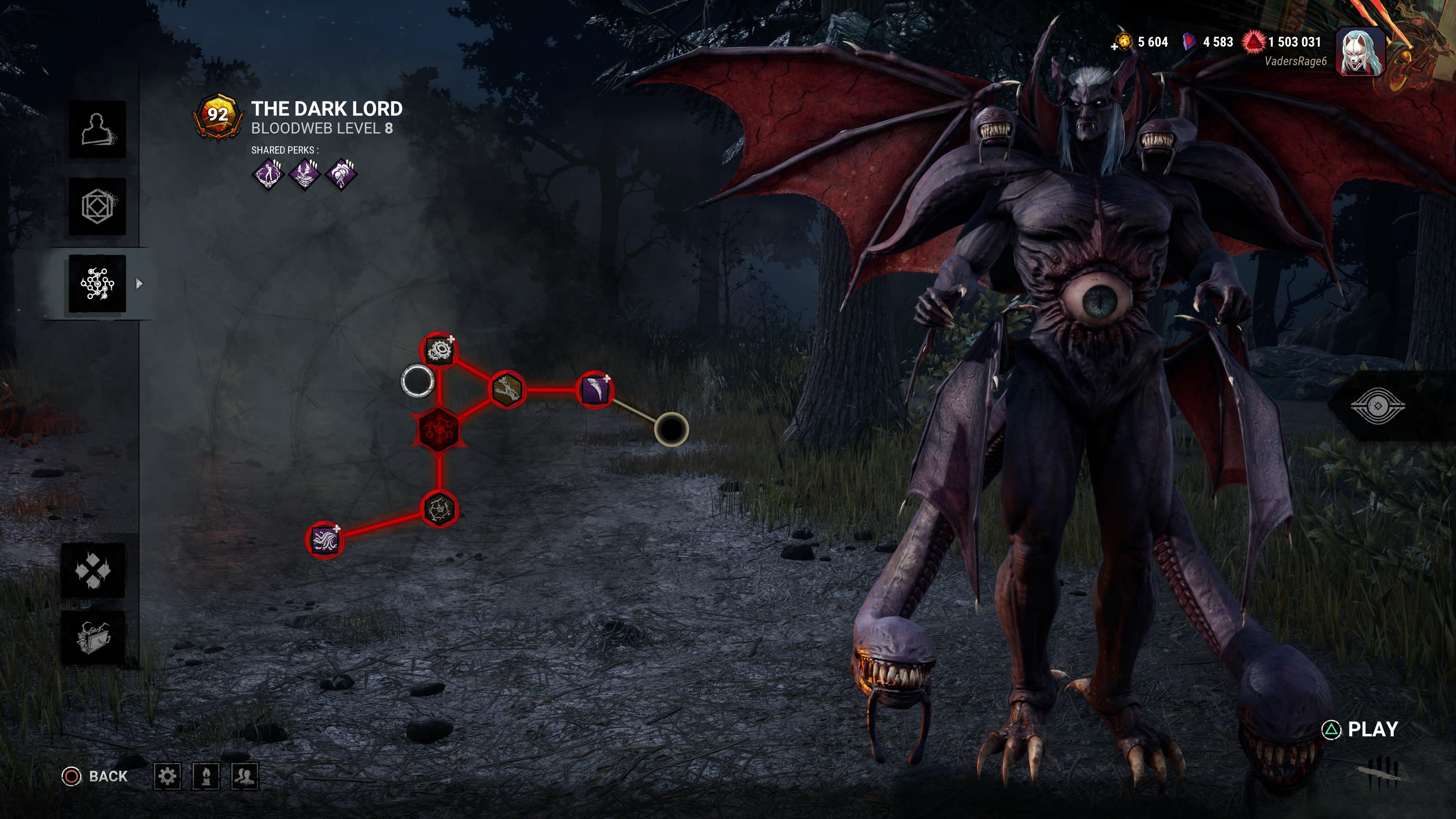This screenshot has height=819, width=1456.
Task: Open the gear settings button
Action: [x=167, y=776]
